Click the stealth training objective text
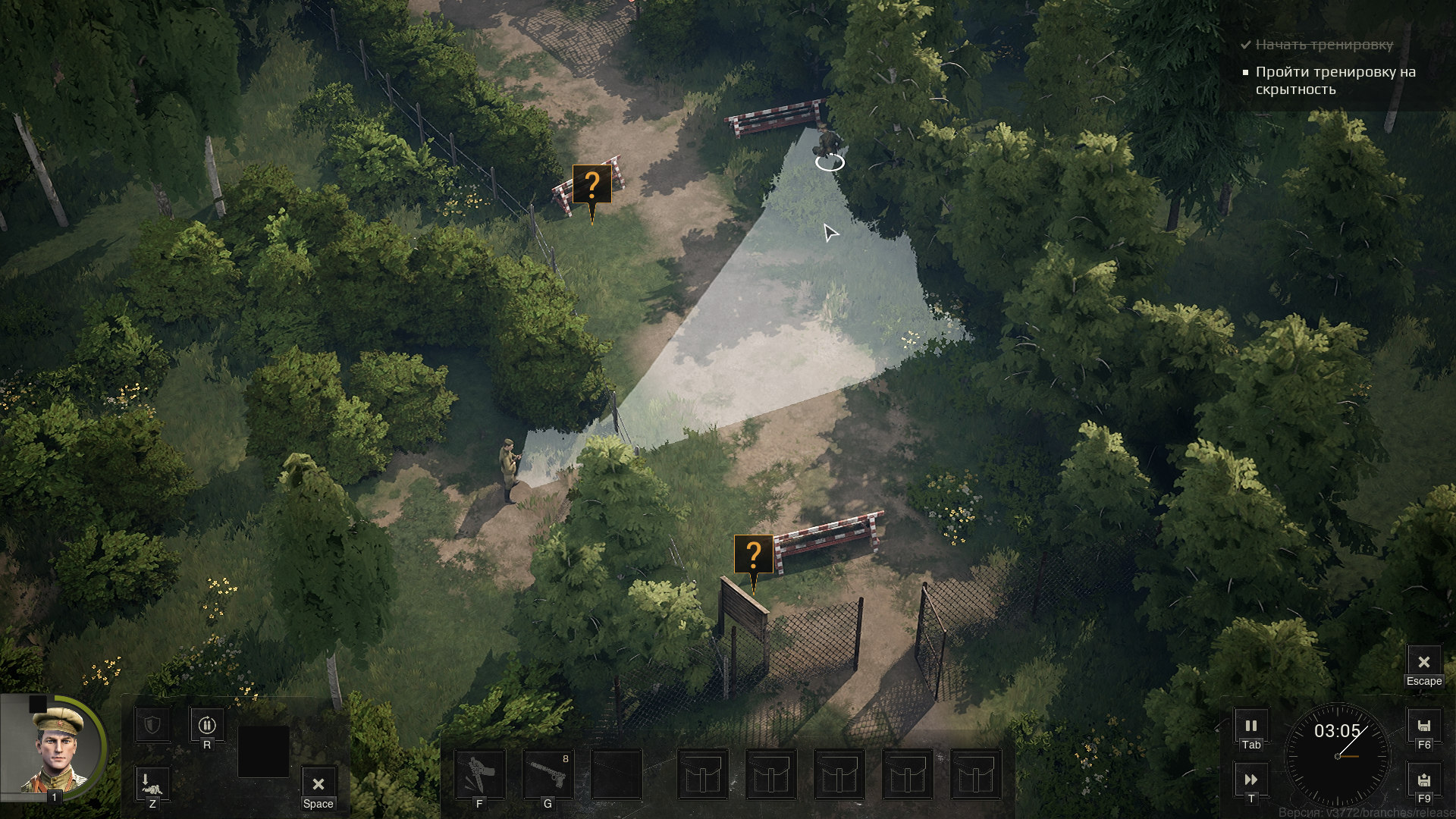 point(1335,80)
